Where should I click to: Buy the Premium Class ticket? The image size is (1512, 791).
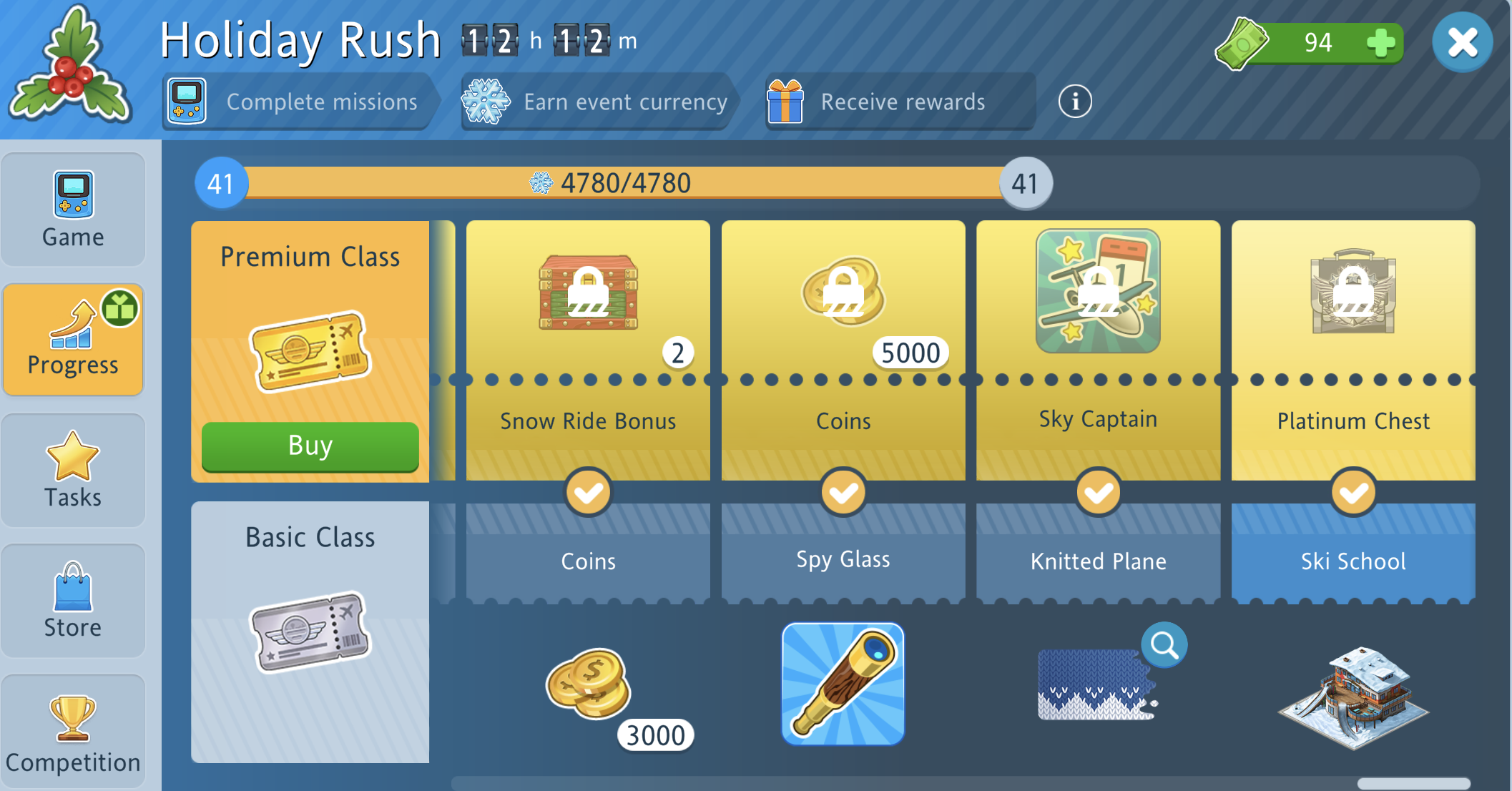(x=310, y=446)
